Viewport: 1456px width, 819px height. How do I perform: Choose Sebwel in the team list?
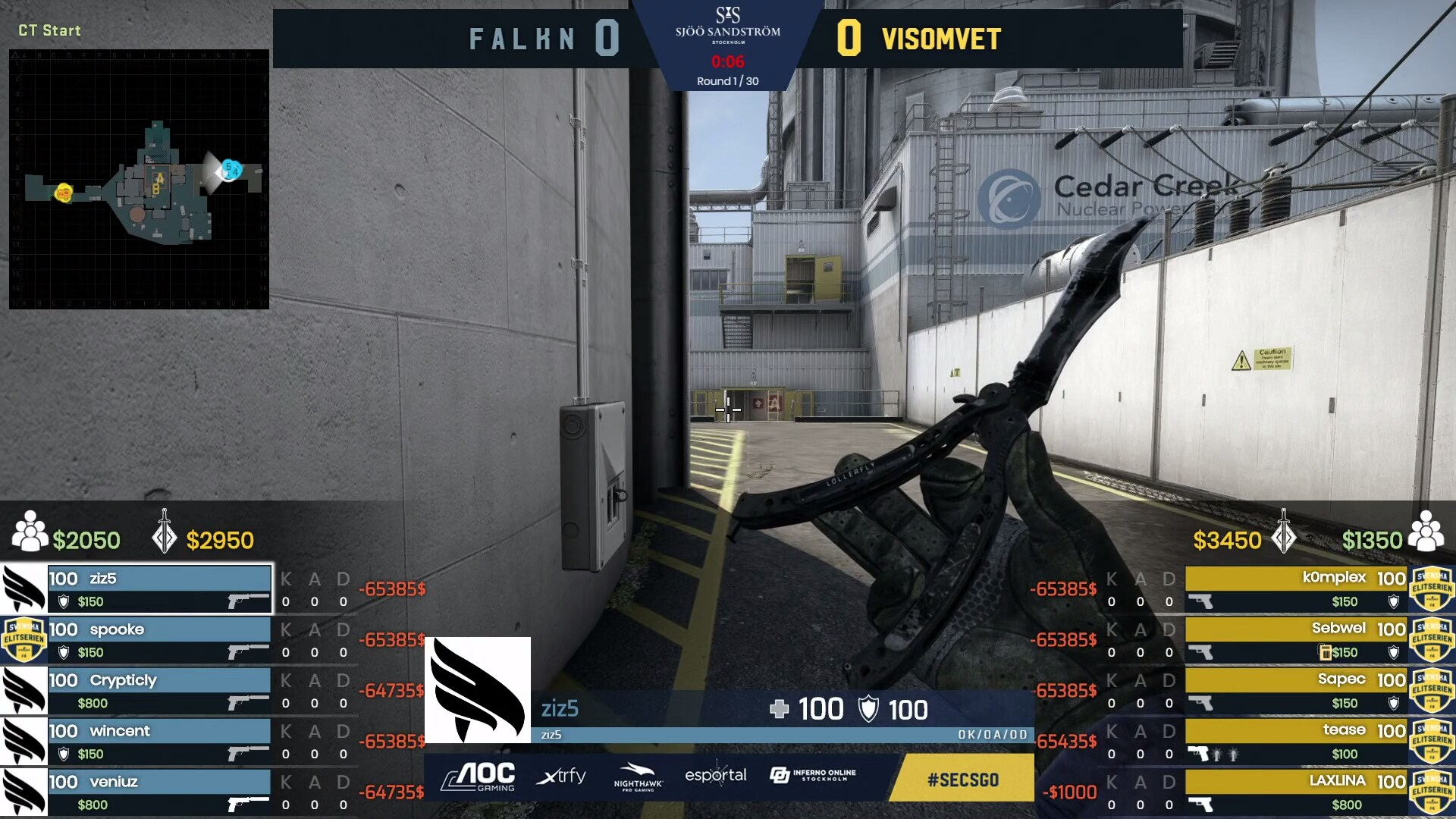[x=1296, y=639]
